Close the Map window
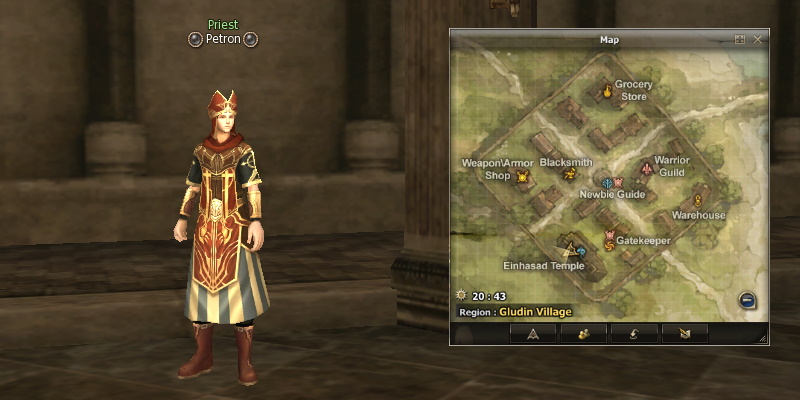Screen dimensions: 800x400 coord(757,39)
